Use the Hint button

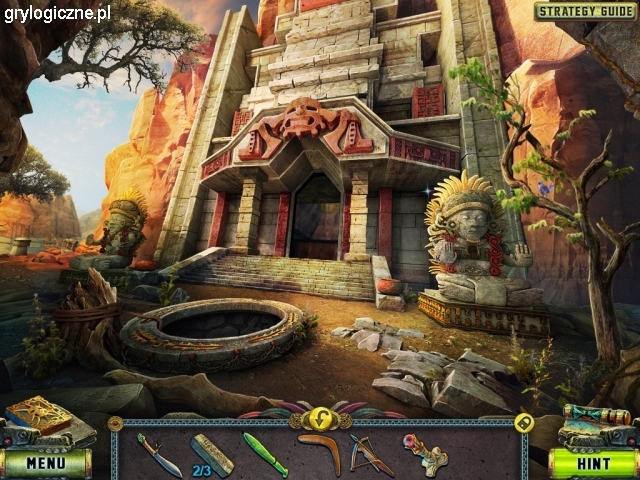[593, 463]
